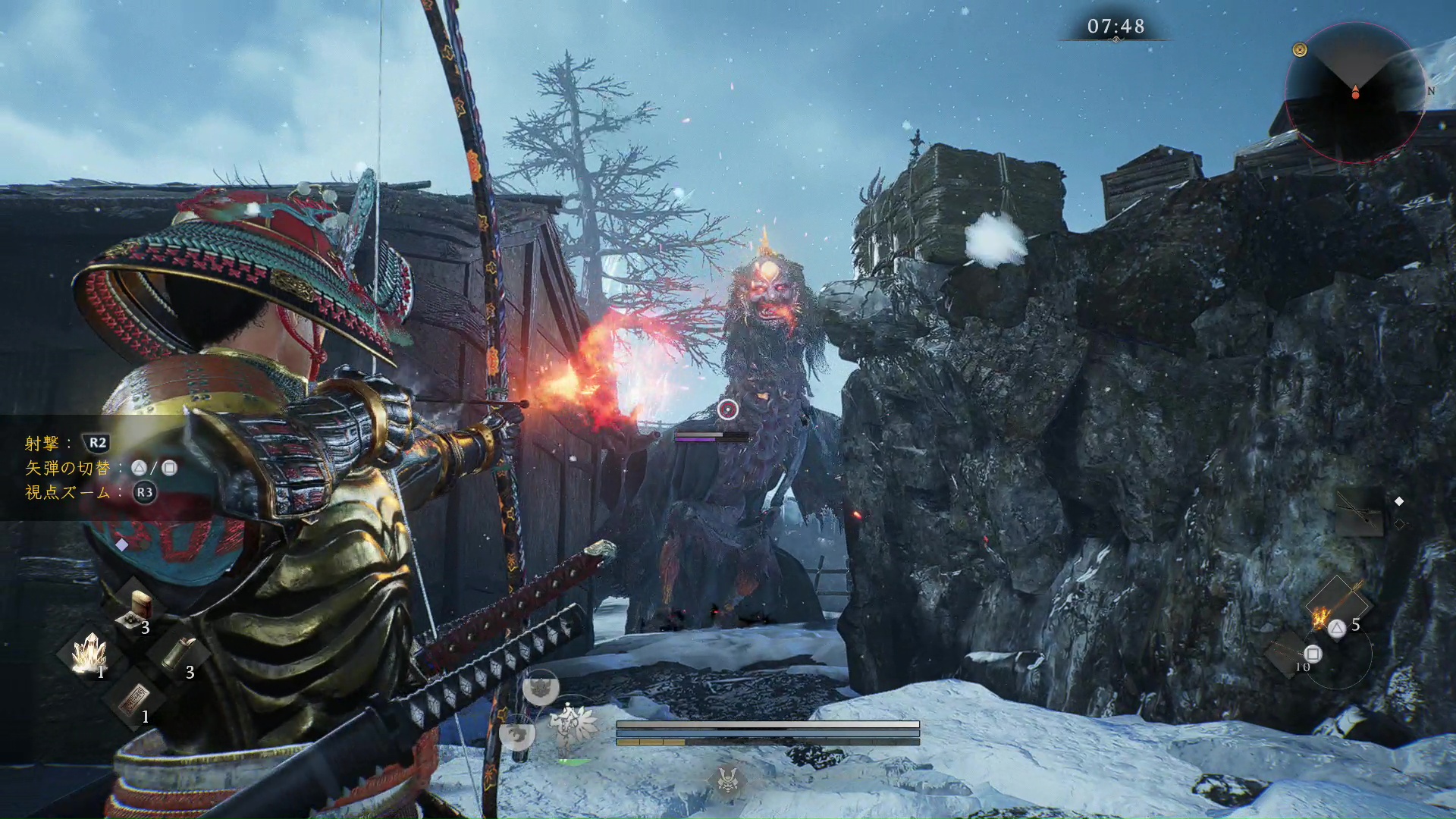The image size is (1456, 819).
Task: Open the circular minimap
Action: click(1354, 92)
